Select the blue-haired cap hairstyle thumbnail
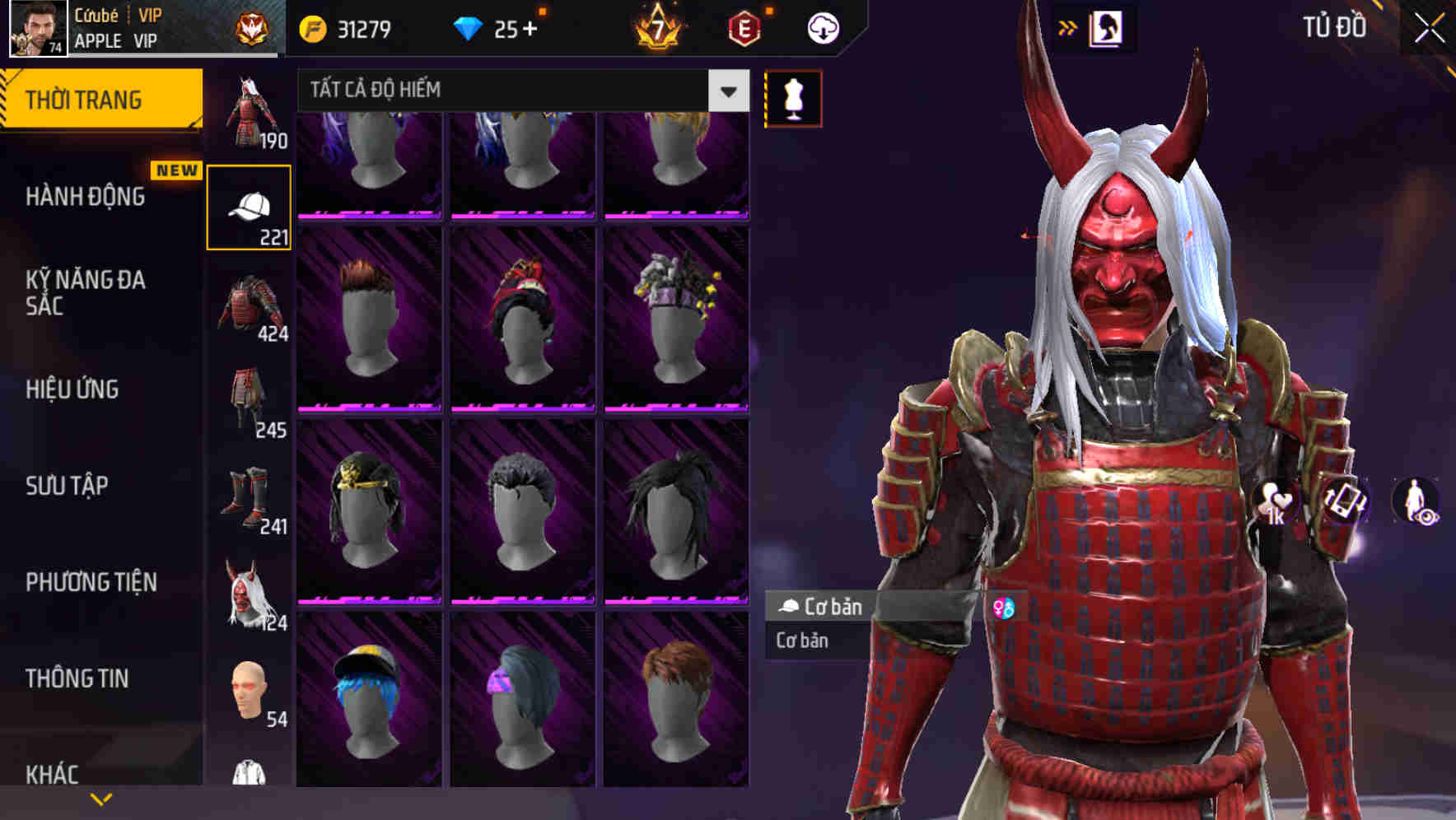 (x=370, y=708)
